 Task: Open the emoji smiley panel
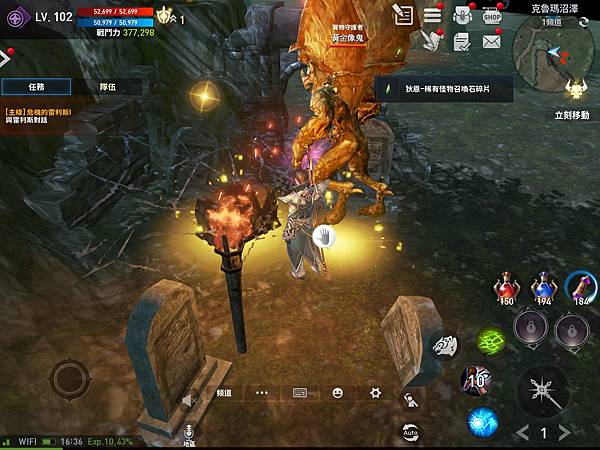(338, 393)
